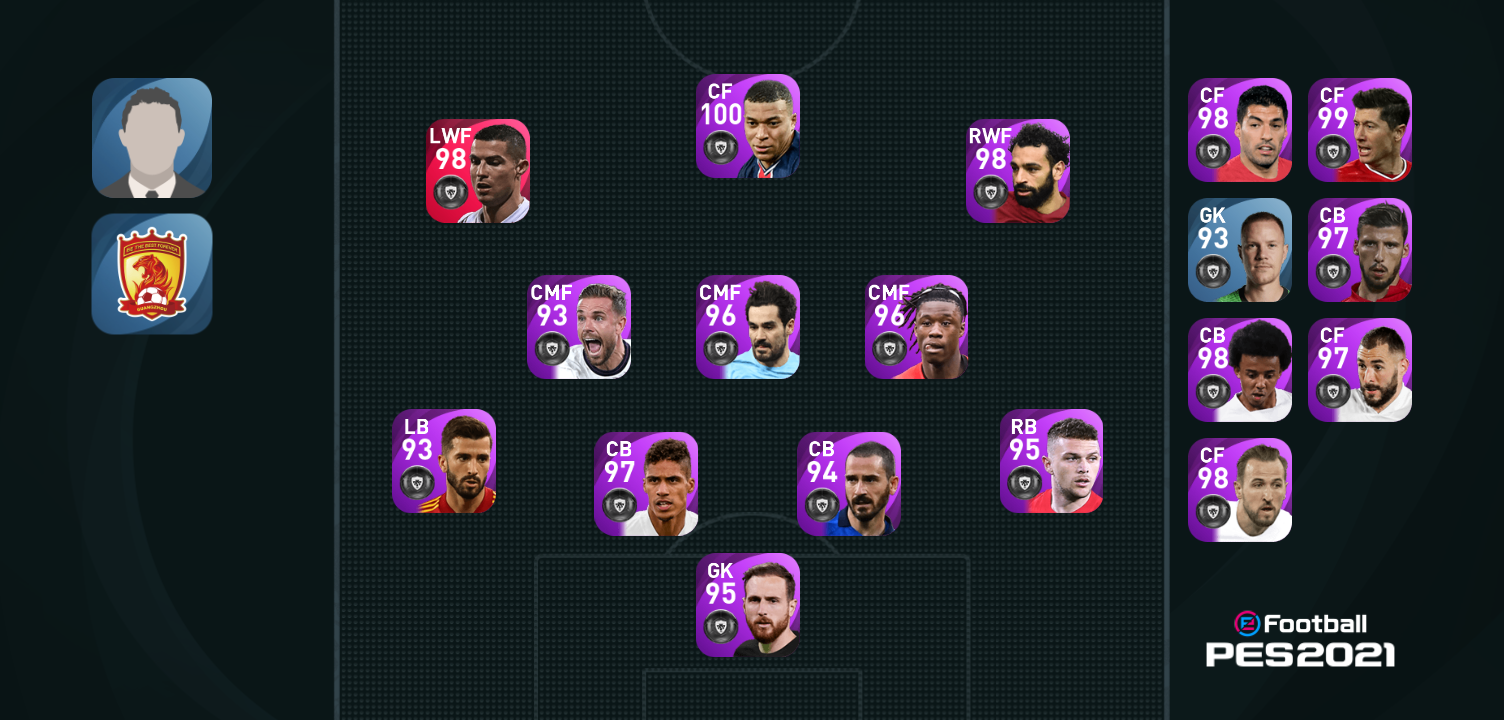This screenshot has width=1504, height=720.
Task: Click Ronaldo's LWF 98 card
Action: pyautogui.click(x=477, y=171)
